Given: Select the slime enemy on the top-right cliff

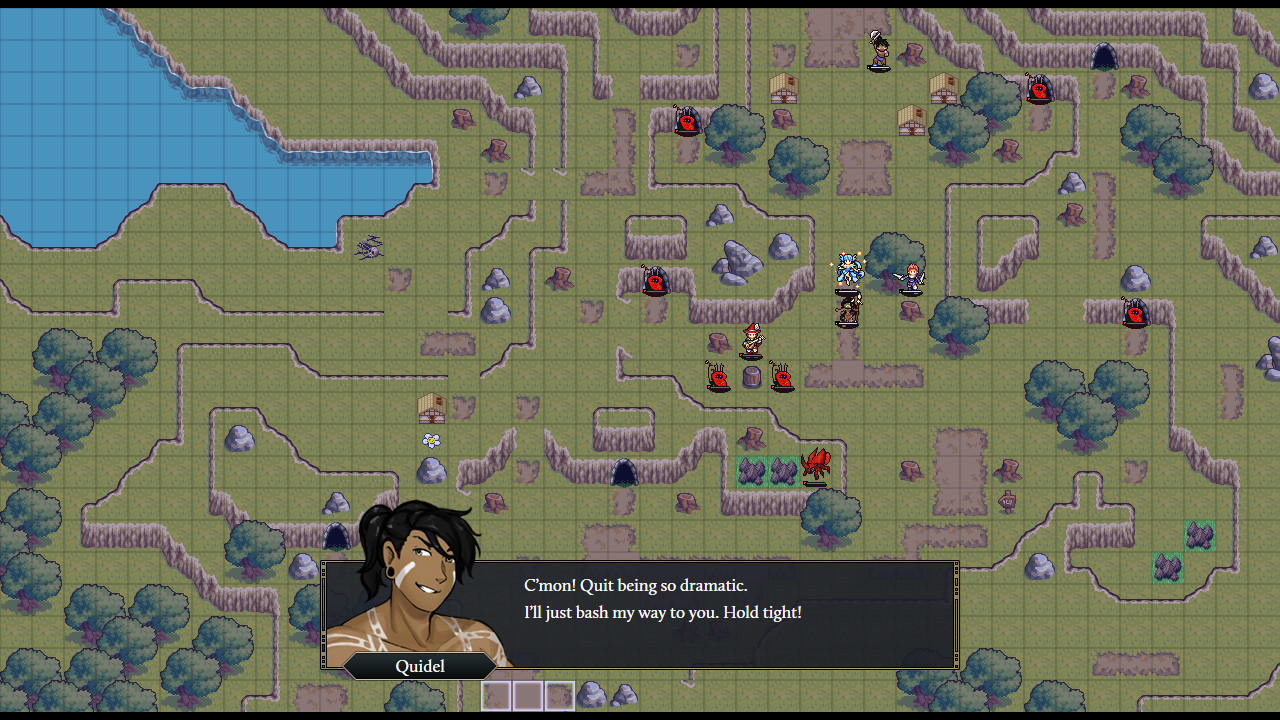Looking at the screenshot, I should (x=1038, y=88).
